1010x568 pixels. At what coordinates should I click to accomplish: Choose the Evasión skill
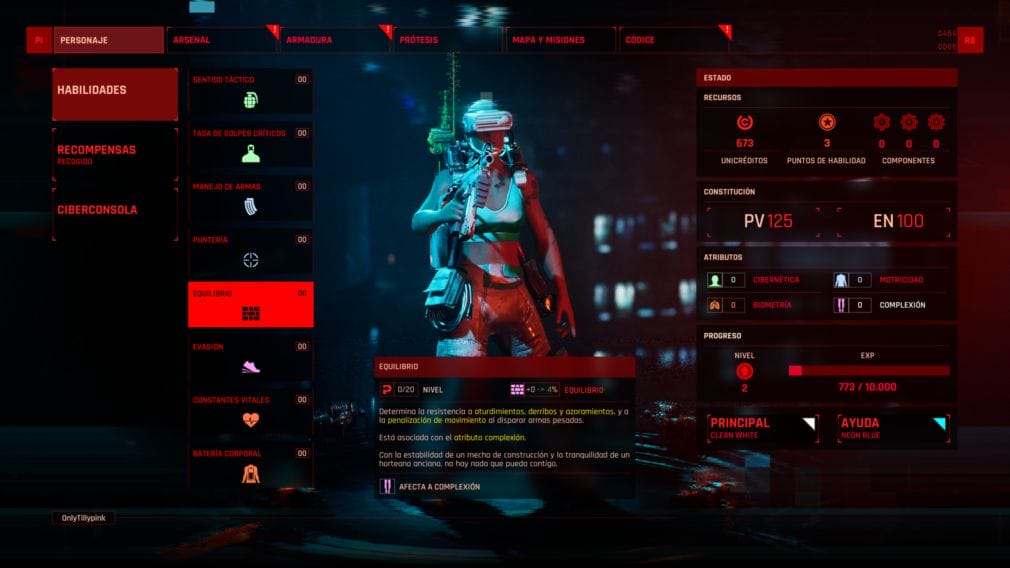250,358
